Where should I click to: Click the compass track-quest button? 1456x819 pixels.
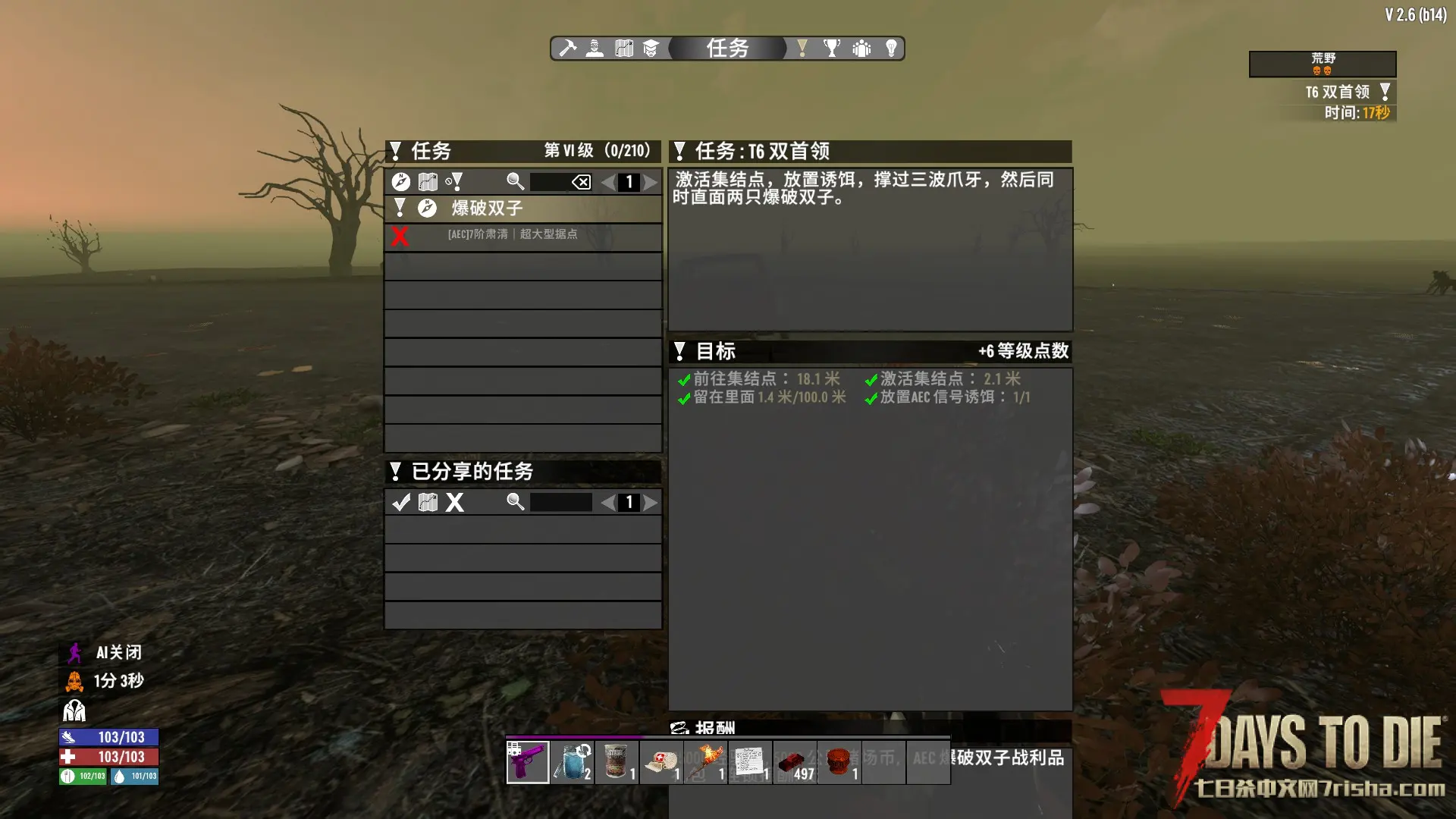(x=401, y=182)
